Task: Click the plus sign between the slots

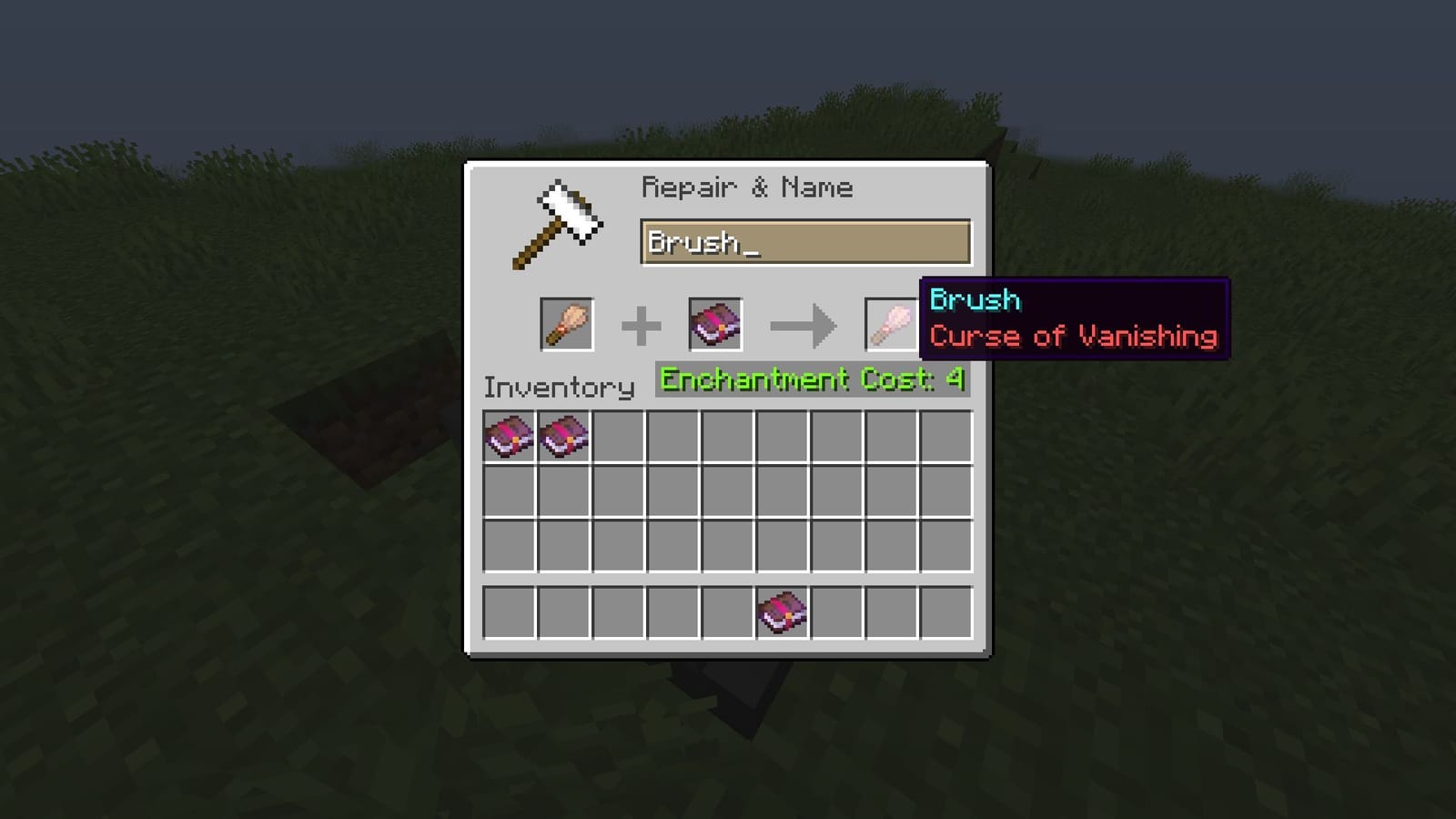Action: 642,326
